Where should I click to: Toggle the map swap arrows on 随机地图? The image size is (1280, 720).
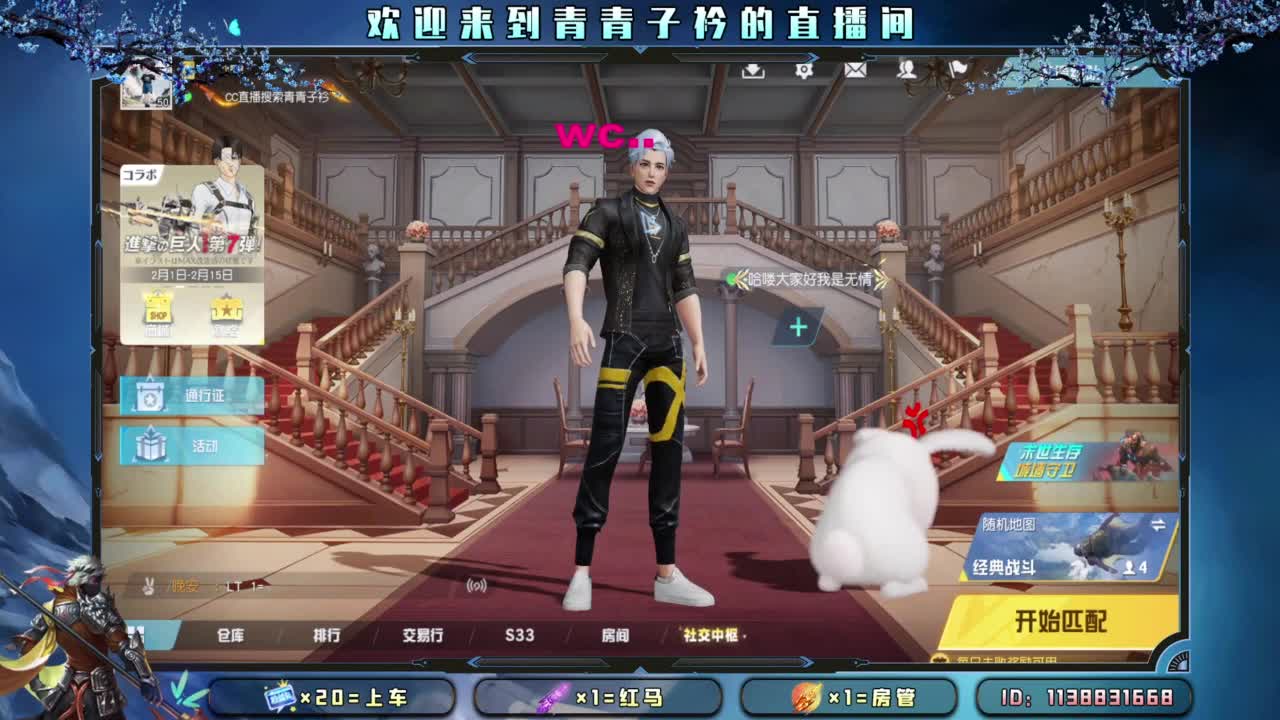click(x=1158, y=524)
